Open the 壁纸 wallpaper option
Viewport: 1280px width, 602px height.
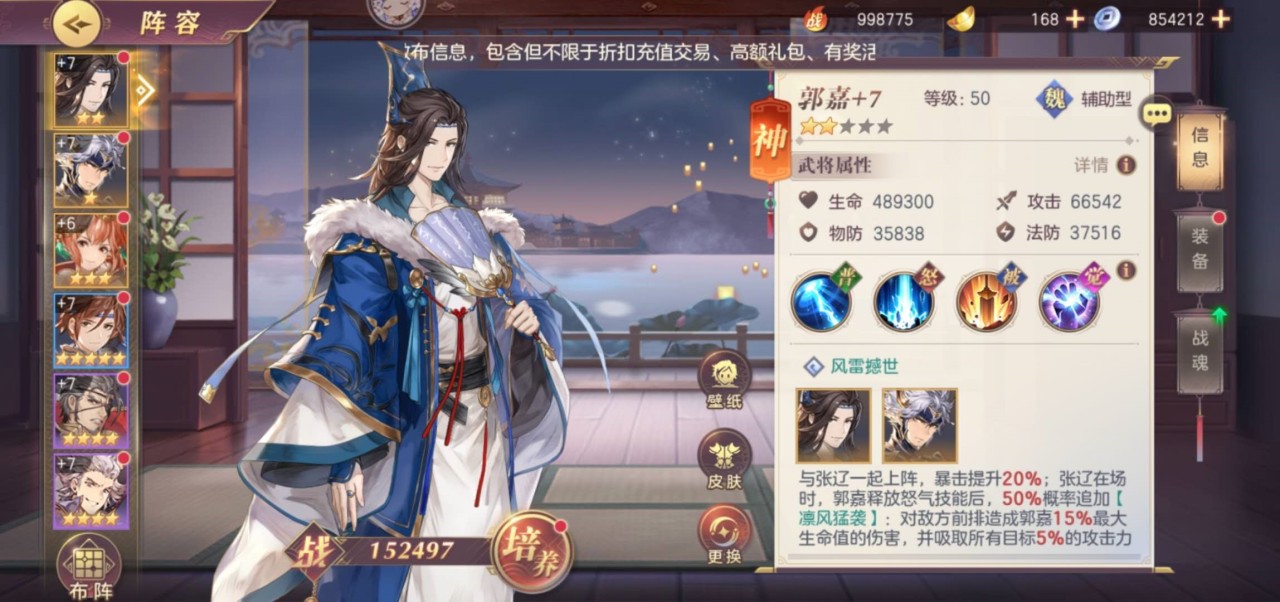[x=725, y=381]
